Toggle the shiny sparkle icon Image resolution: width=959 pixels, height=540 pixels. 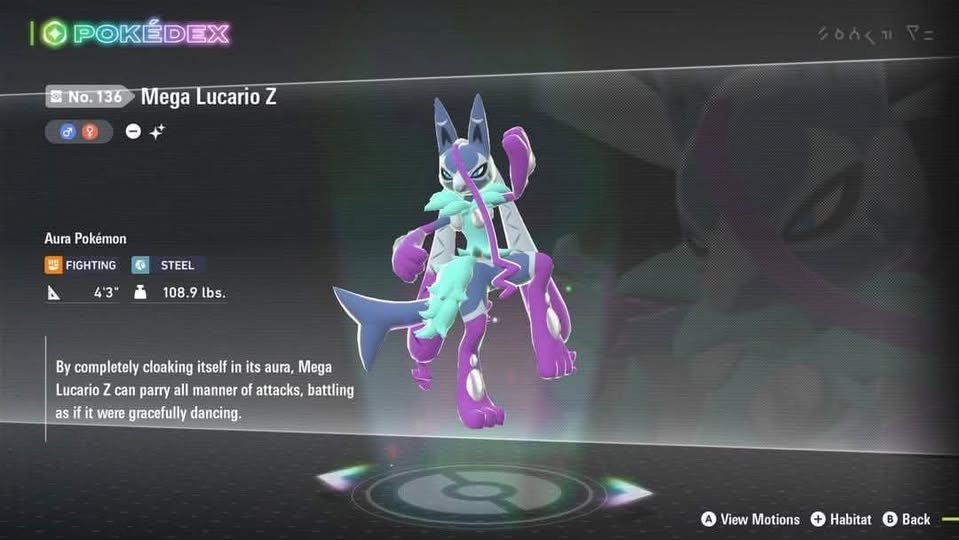pos(157,132)
